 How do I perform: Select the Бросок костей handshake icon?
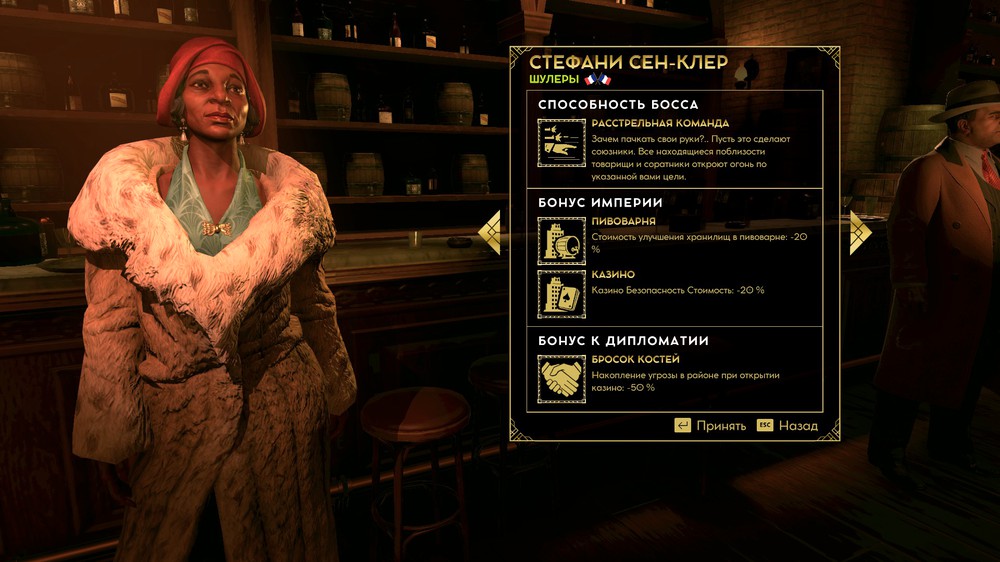[561, 379]
